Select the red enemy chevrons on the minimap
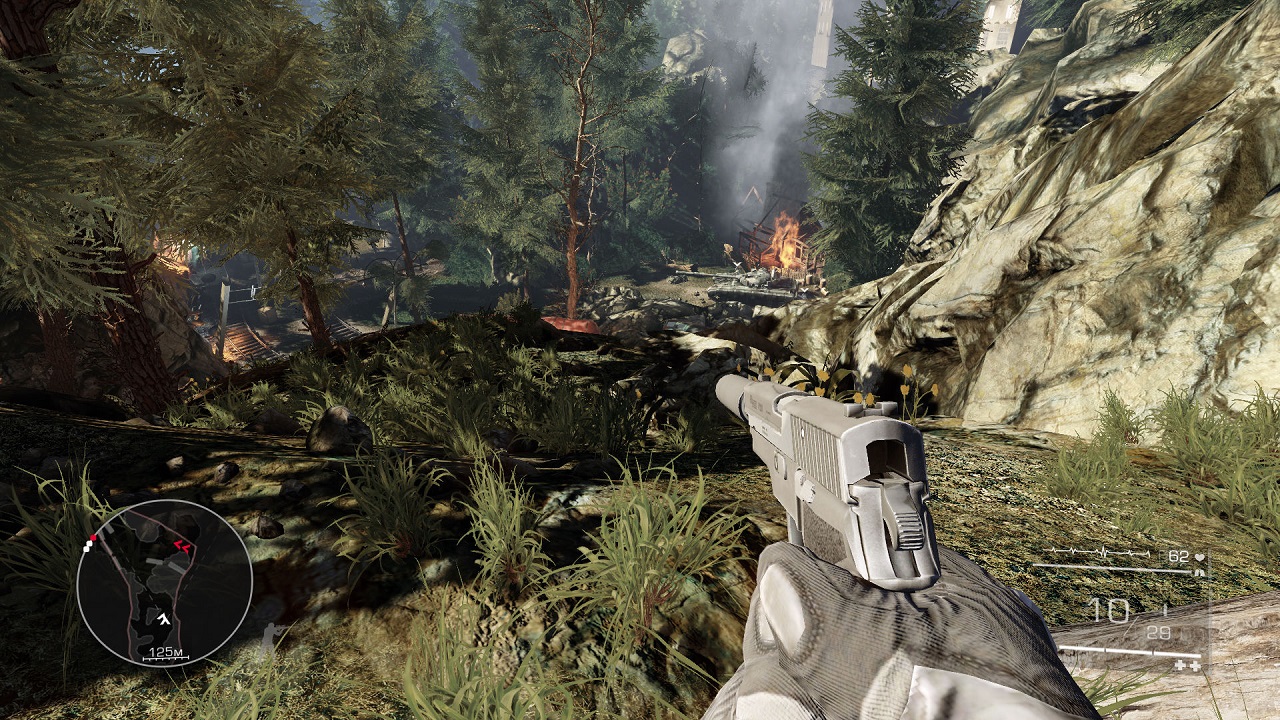Image resolution: width=1280 pixels, height=720 pixels. tap(183, 544)
